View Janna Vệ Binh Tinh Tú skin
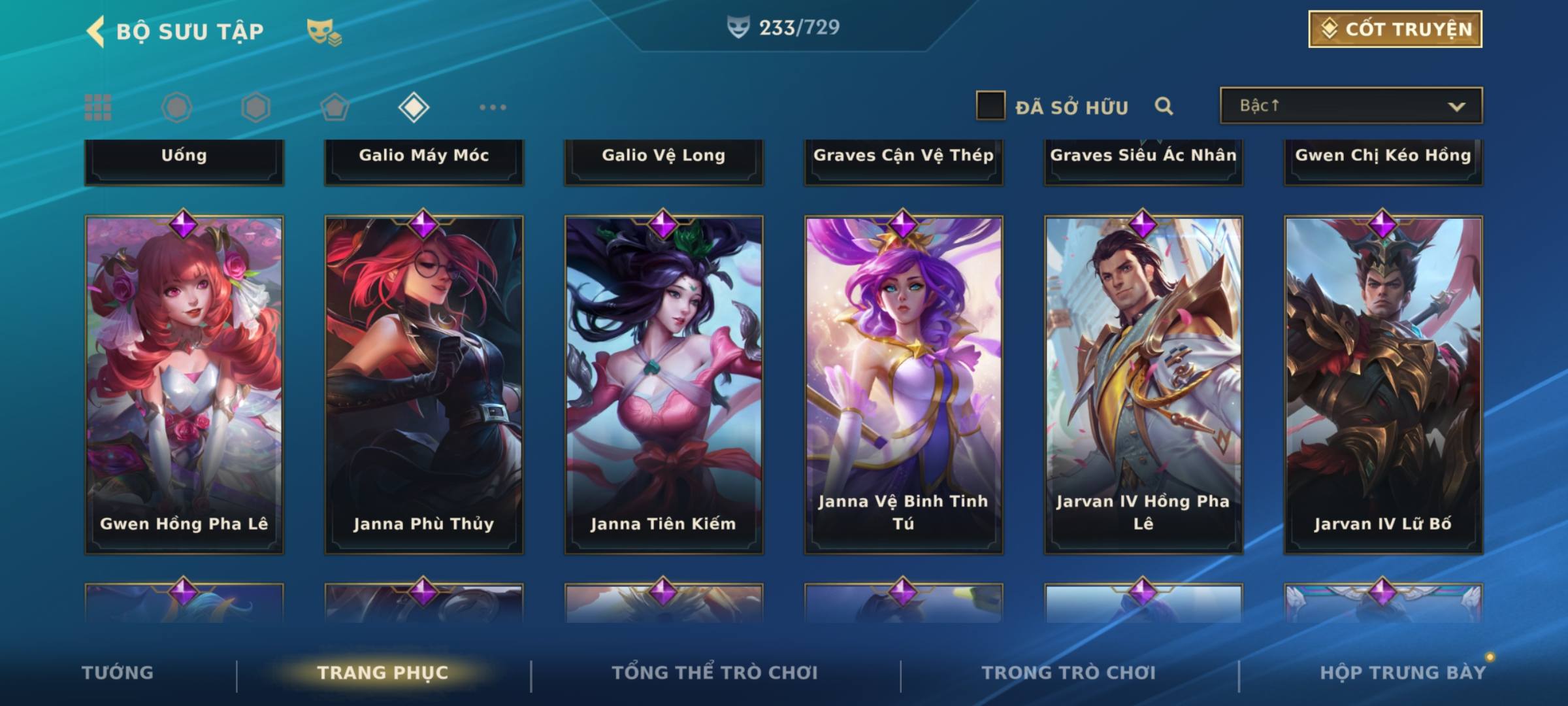This screenshot has height=706, width=1568. [904, 386]
